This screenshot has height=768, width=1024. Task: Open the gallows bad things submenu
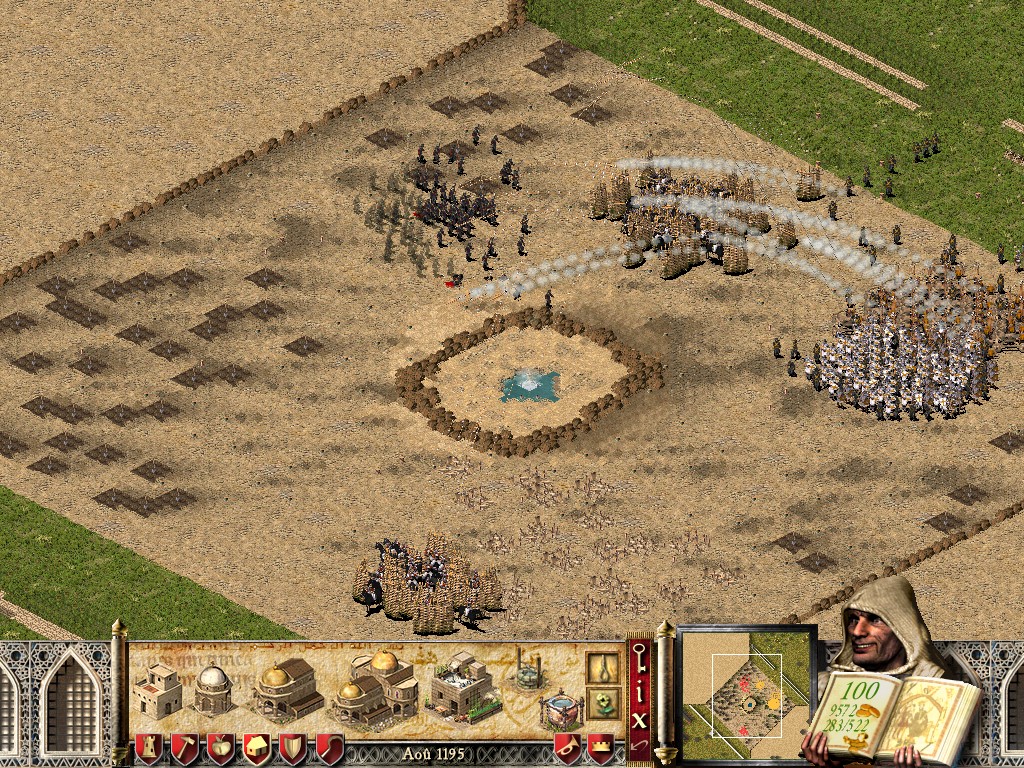point(601,667)
